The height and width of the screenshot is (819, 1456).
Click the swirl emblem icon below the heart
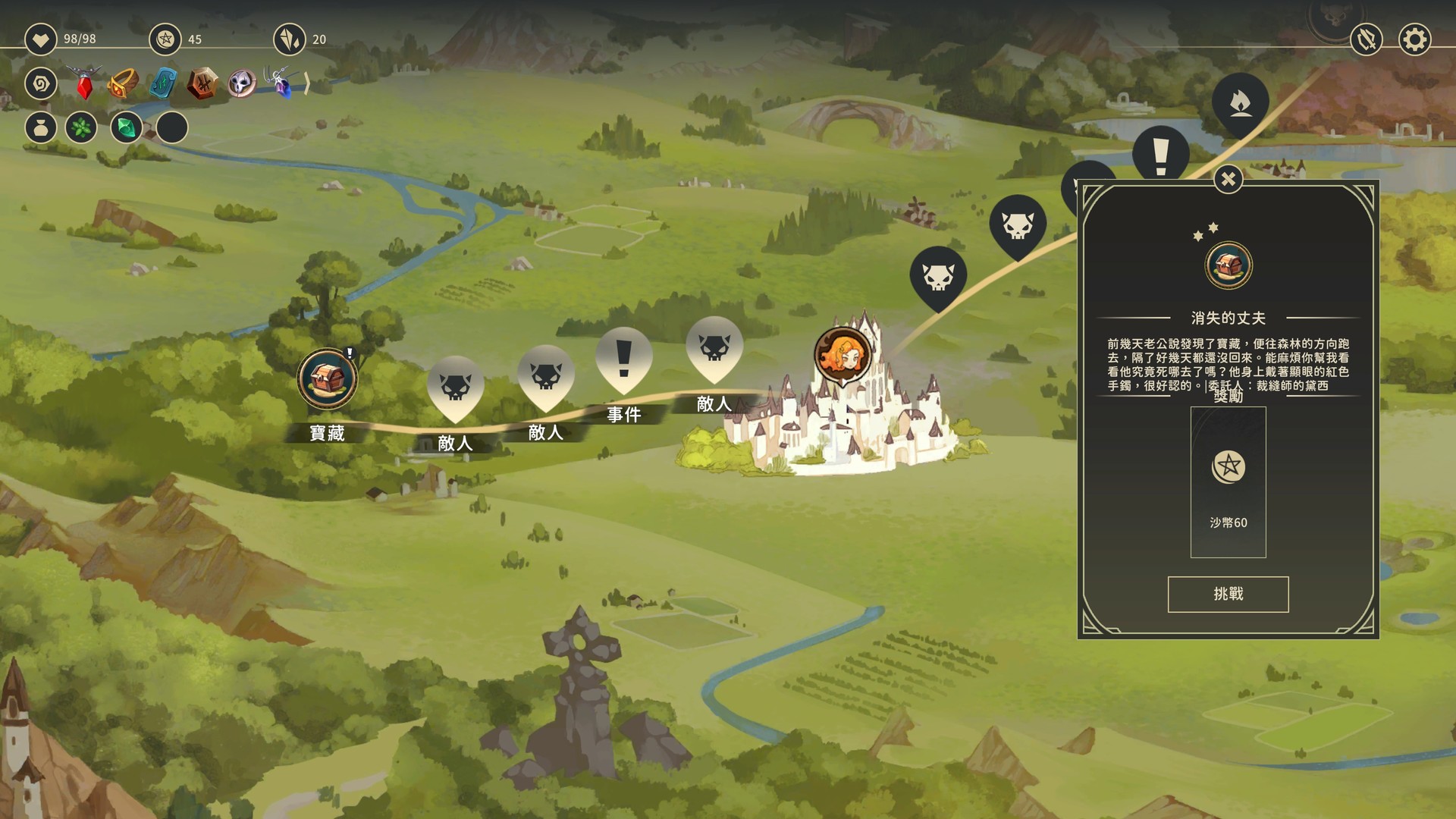[40, 84]
